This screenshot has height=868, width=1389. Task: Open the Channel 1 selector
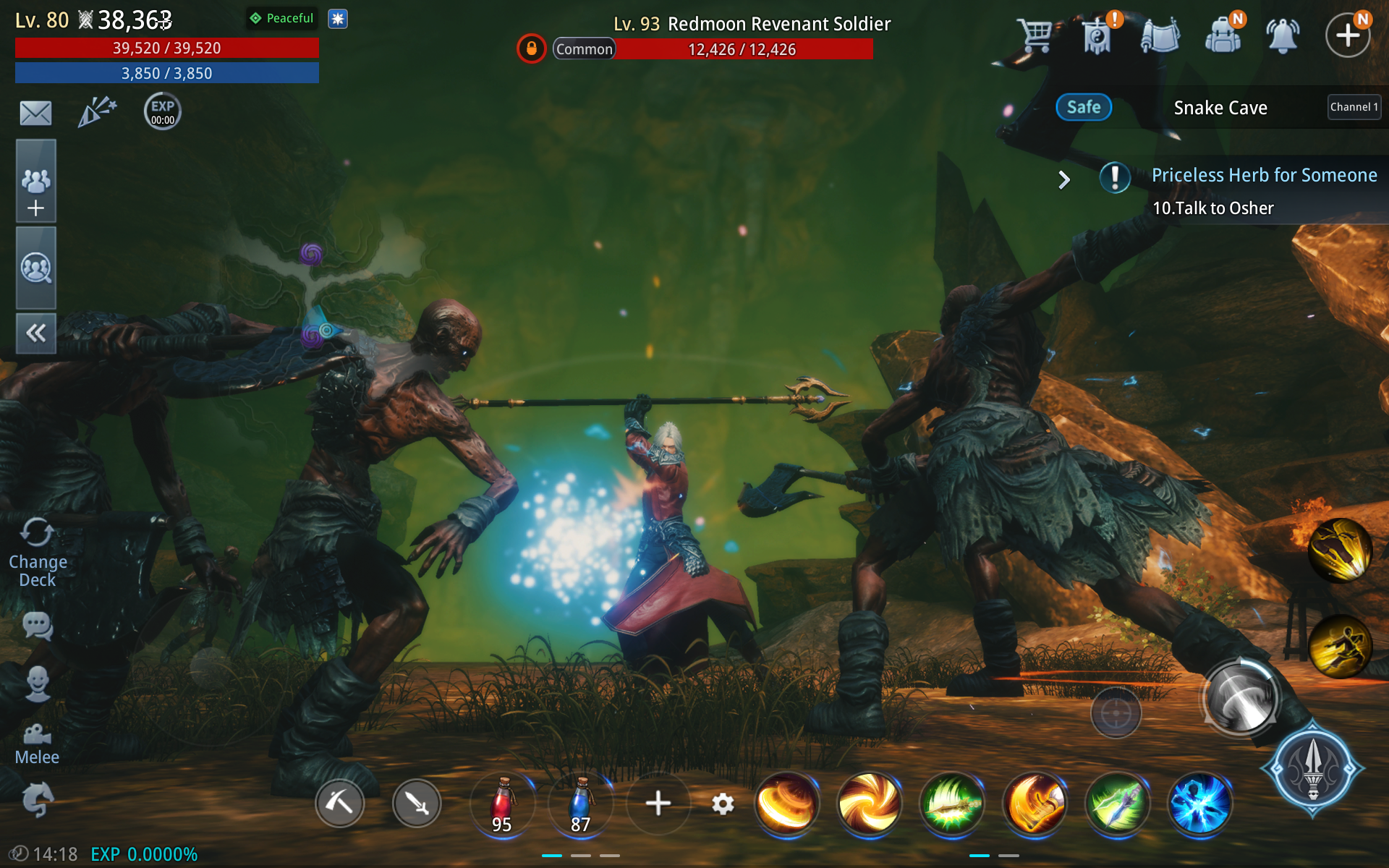(x=1354, y=107)
